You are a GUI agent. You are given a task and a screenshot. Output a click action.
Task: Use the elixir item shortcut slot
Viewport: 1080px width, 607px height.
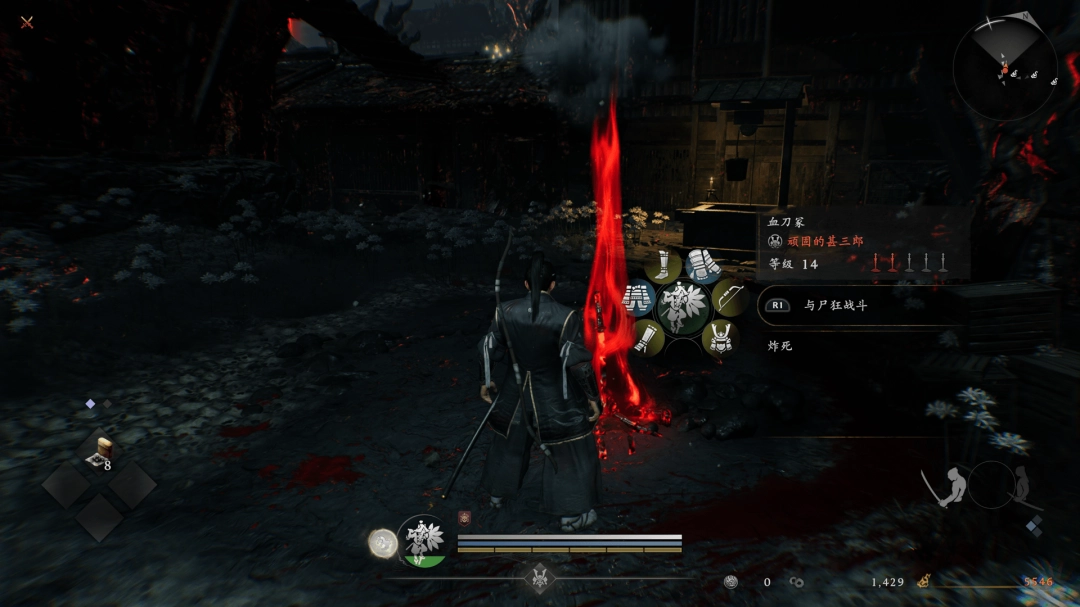(99, 452)
